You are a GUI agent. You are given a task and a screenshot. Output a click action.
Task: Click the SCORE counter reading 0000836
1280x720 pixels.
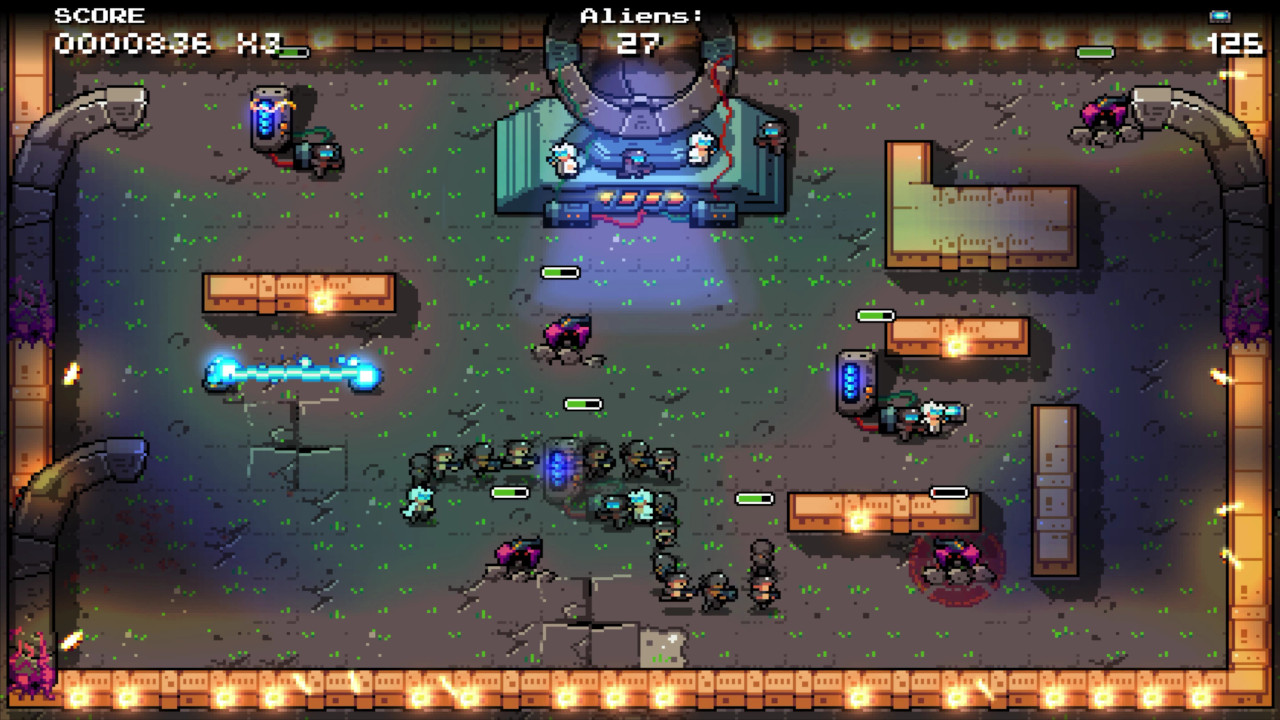click(x=133, y=43)
